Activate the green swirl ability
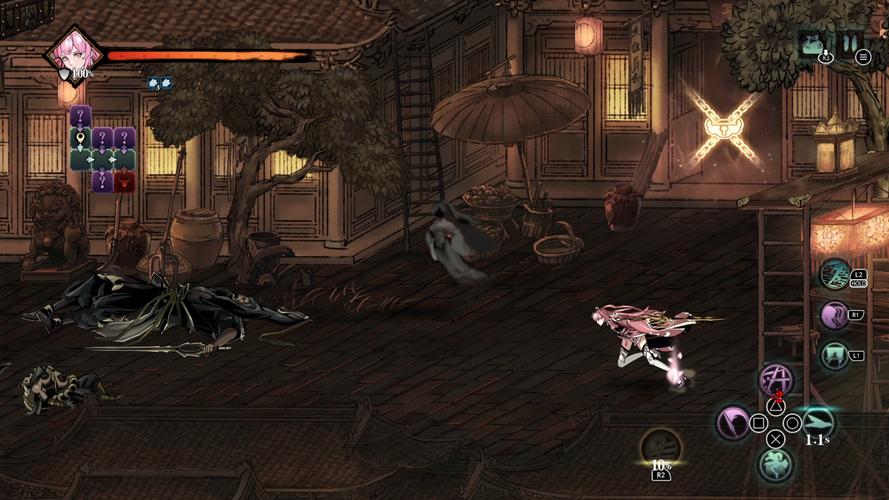 [775, 464]
